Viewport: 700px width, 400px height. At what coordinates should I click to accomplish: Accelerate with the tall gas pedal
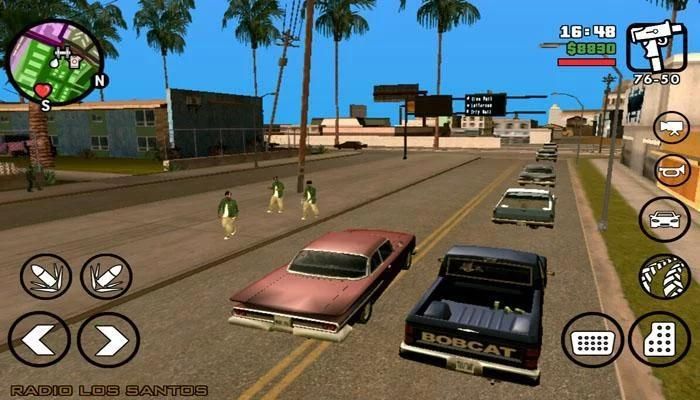coord(662,340)
